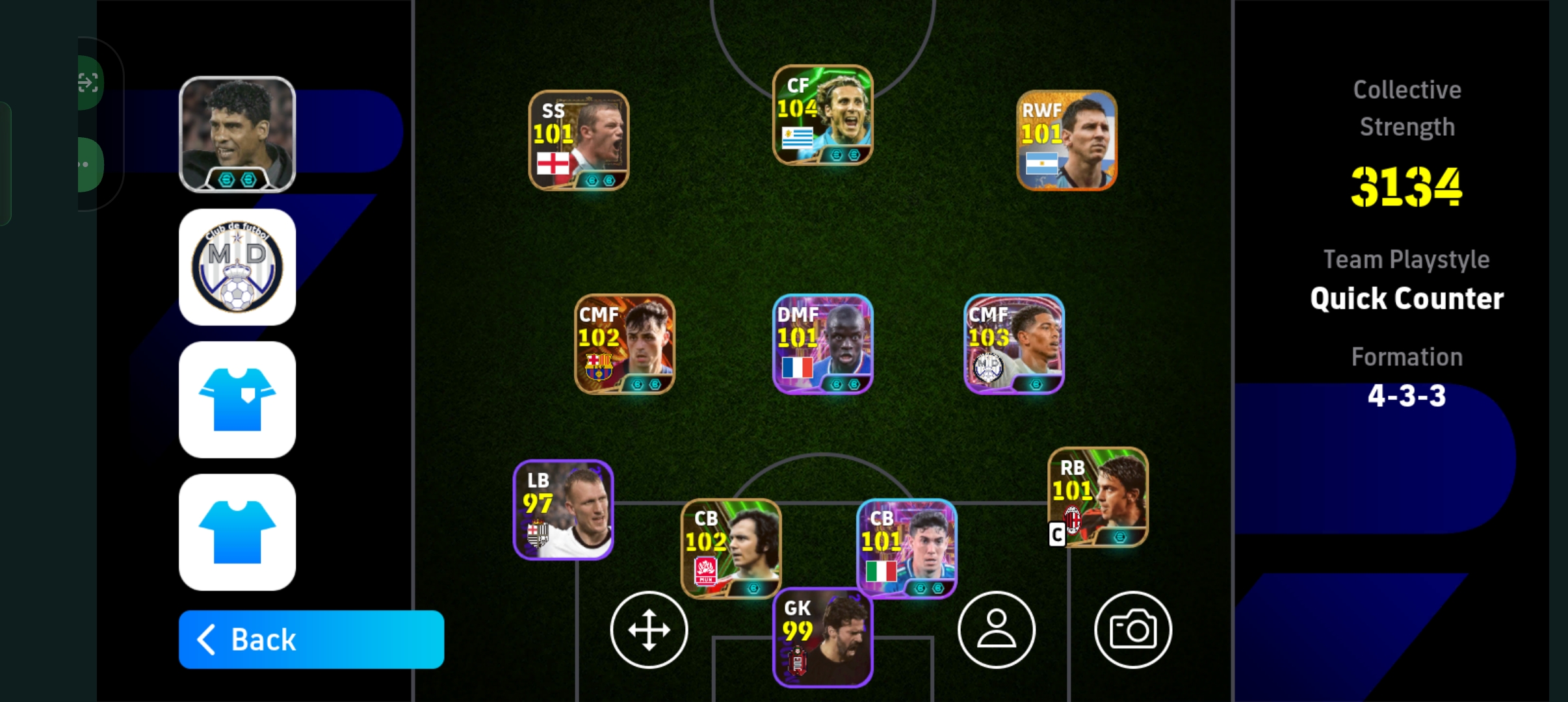Screen dimensions: 1568x702
Task: Take a screenshot with the camera icon
Action: point(1132,630)
